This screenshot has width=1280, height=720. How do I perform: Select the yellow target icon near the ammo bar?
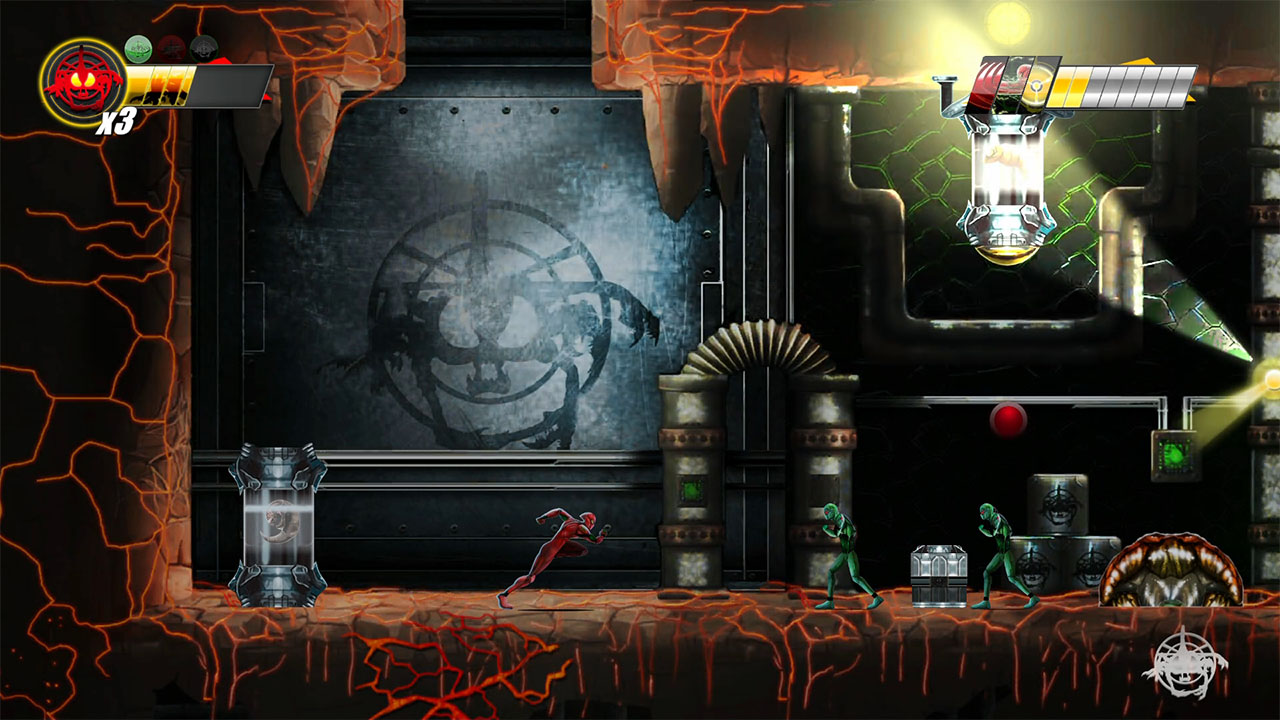pyautogui.click(x=1038, y=87)
